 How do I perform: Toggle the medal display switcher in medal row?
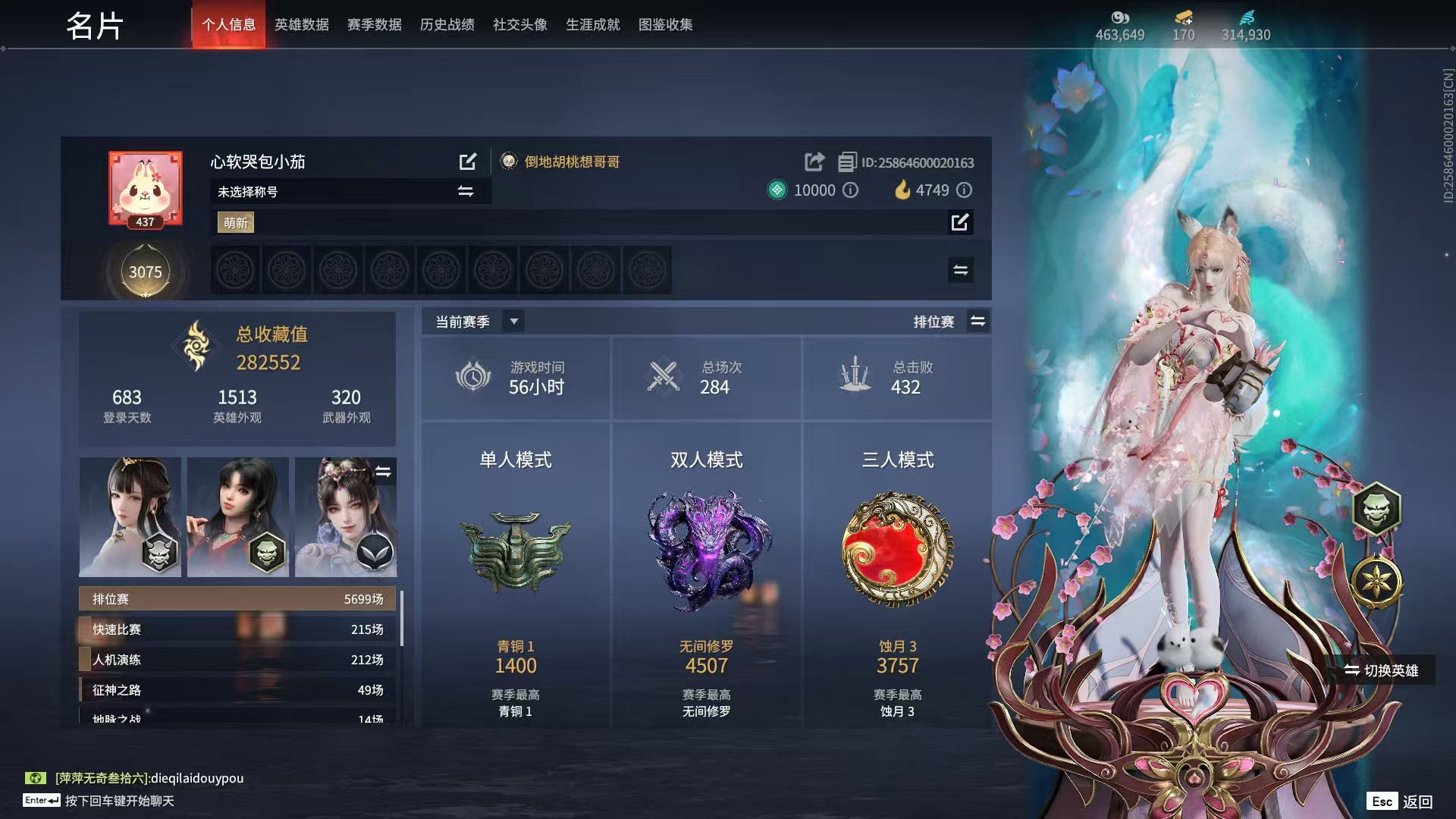[x=960, y=270]
